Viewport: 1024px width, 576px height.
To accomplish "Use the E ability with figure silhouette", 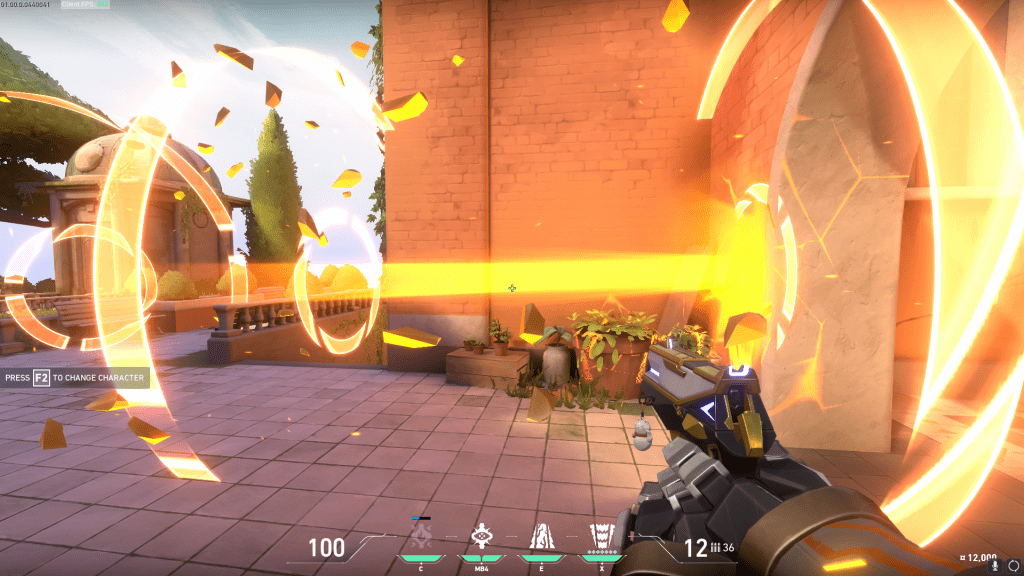I will tap(541, 536).
